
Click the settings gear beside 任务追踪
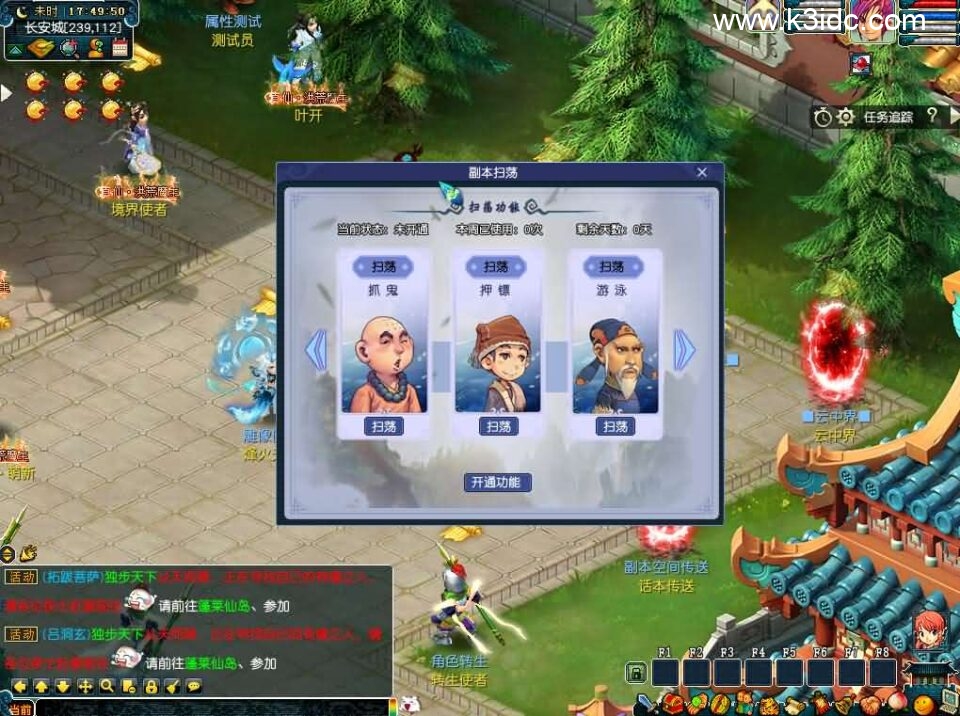click(x=845, y=117)
